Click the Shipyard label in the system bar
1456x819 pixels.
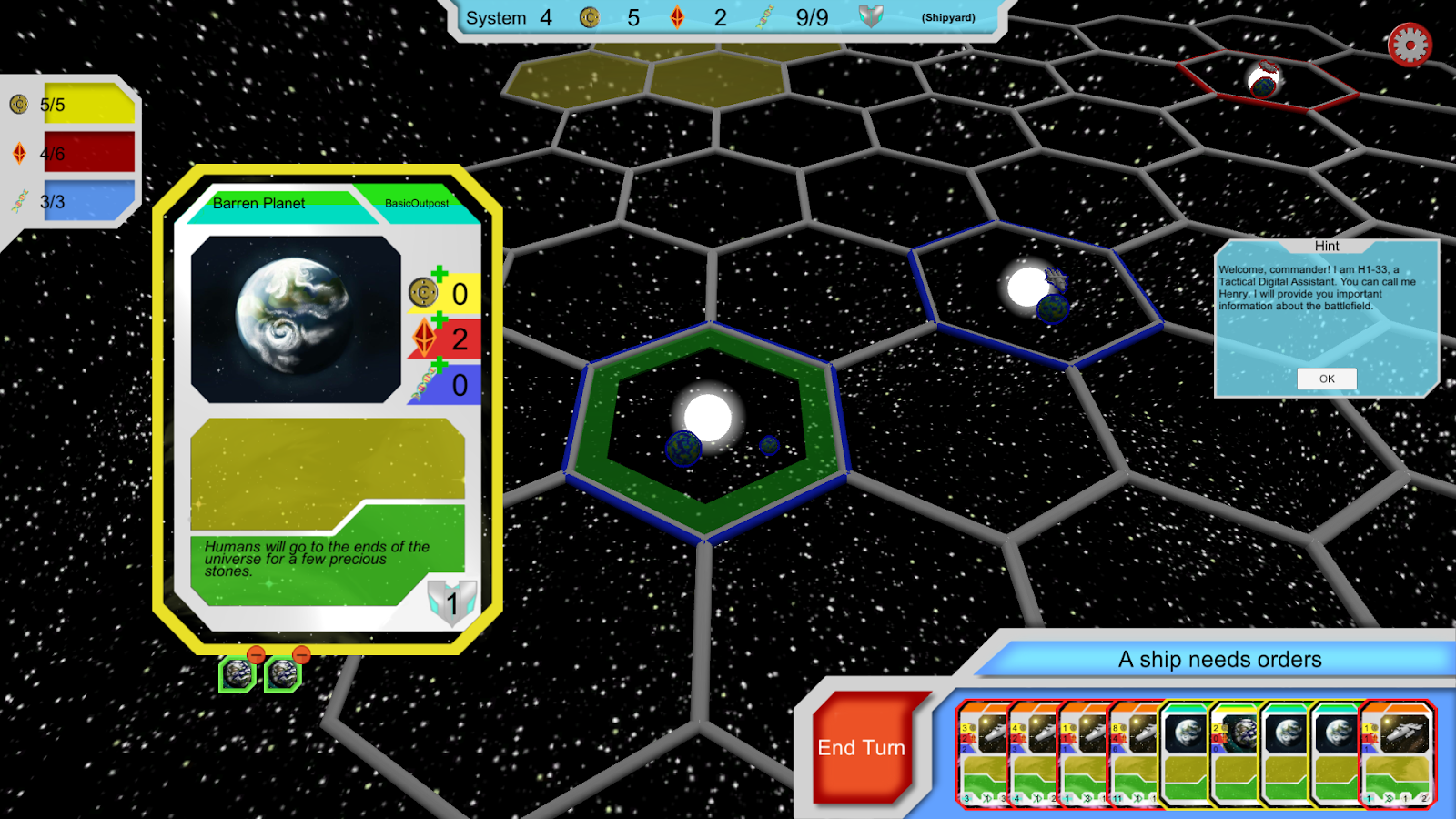[947, 18]
